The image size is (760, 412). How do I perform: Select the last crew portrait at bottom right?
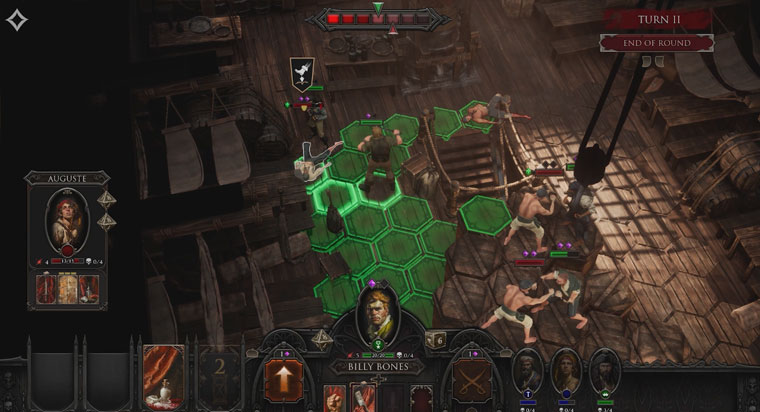(603, 371)
